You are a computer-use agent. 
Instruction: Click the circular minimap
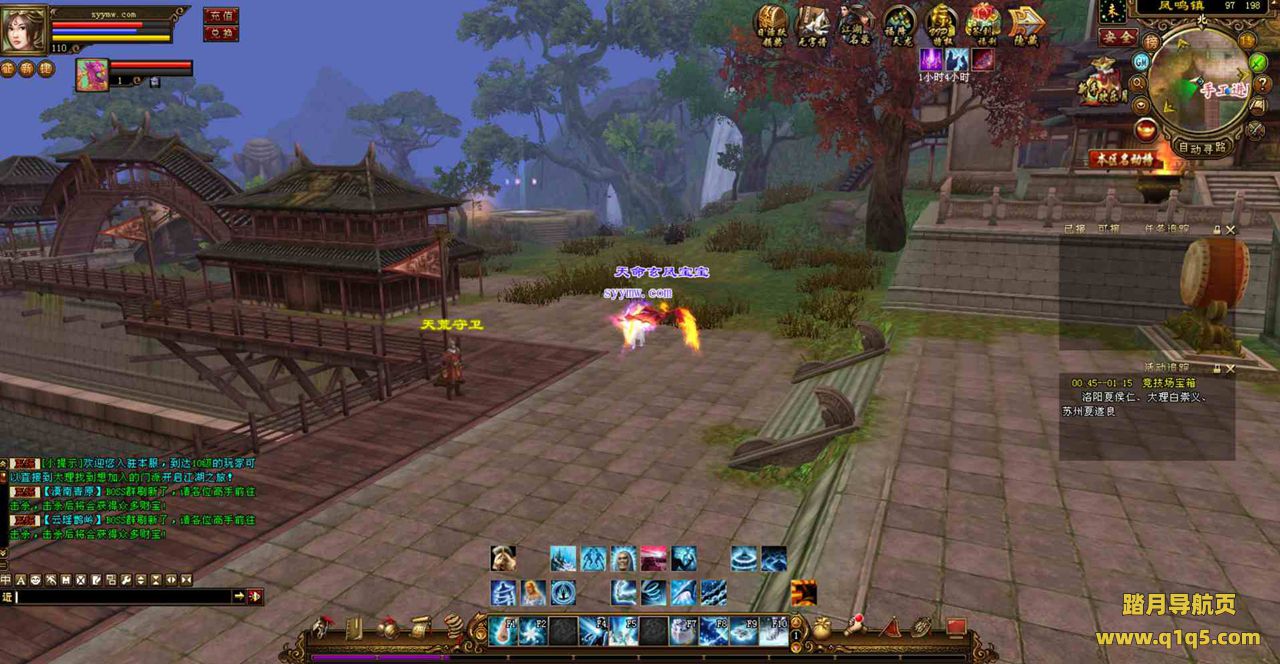(x=1197, y=82)
